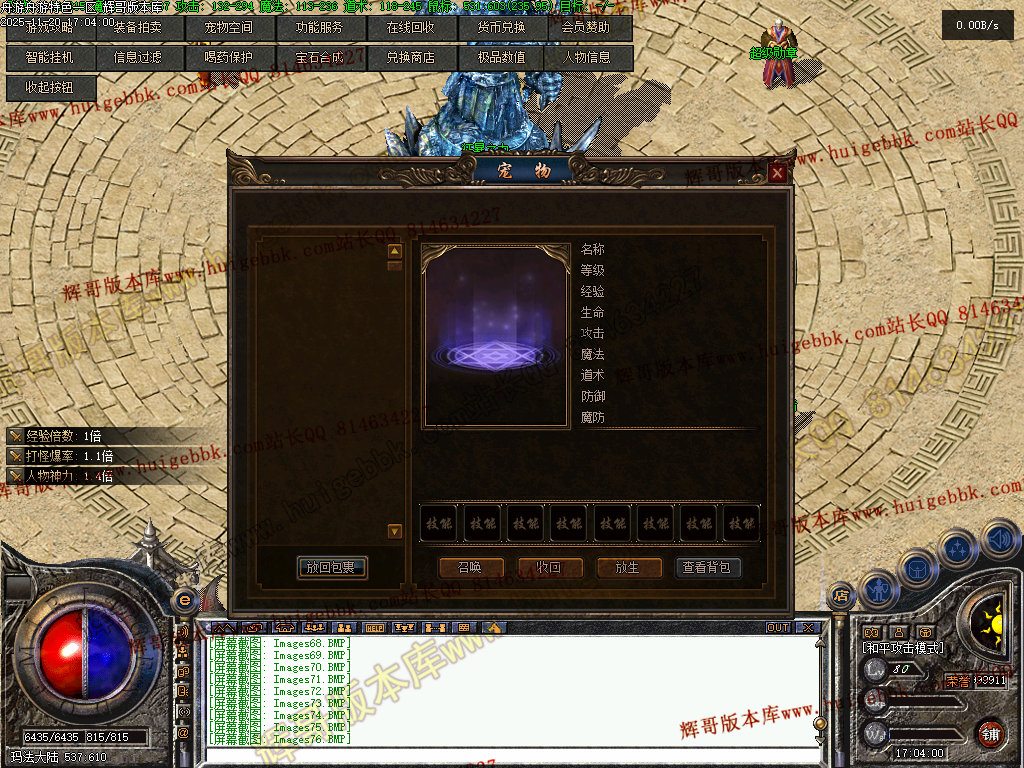Screen dimensions: 1024x768
Task: Open the character equipment warrior icon
Action: click(879, 590)
